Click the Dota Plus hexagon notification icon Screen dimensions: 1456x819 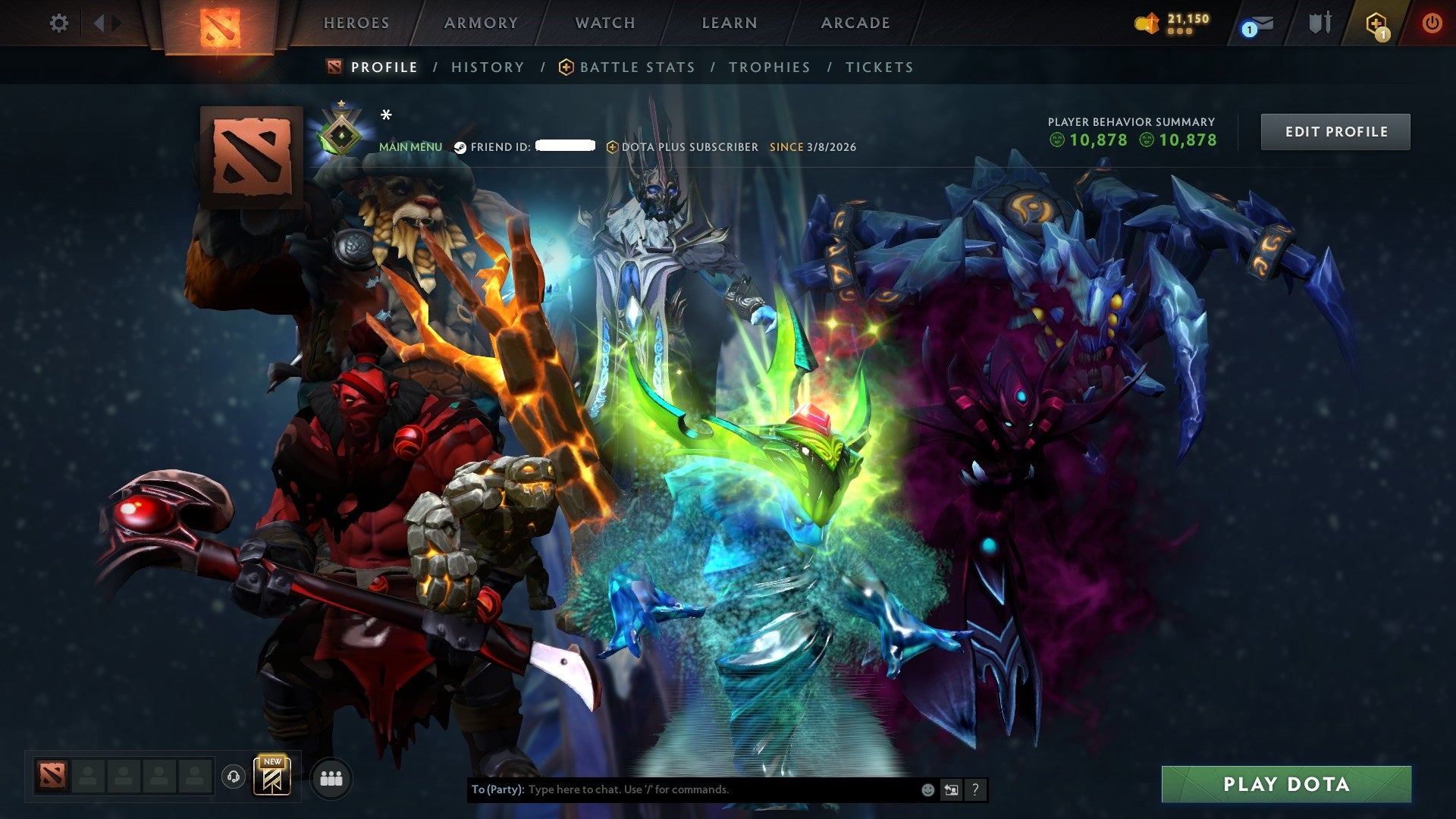[1378, 23]
